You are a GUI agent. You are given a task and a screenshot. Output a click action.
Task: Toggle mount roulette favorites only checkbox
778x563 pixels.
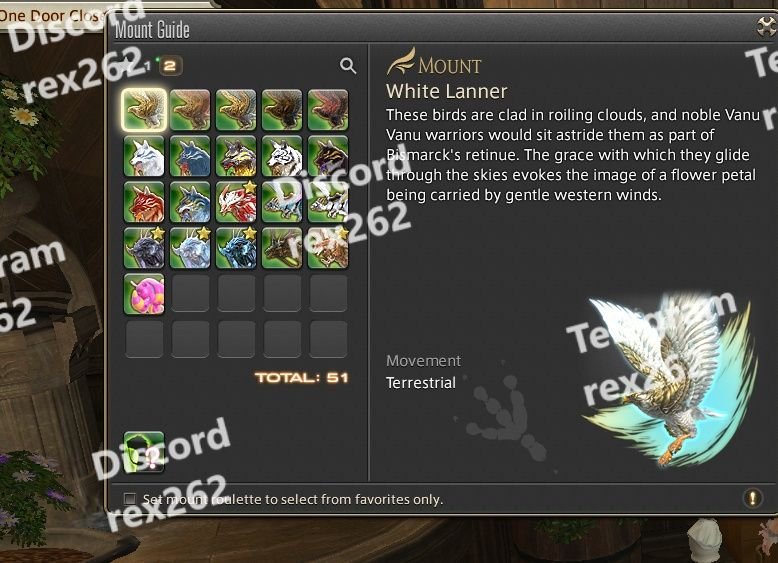pos(130,499)
